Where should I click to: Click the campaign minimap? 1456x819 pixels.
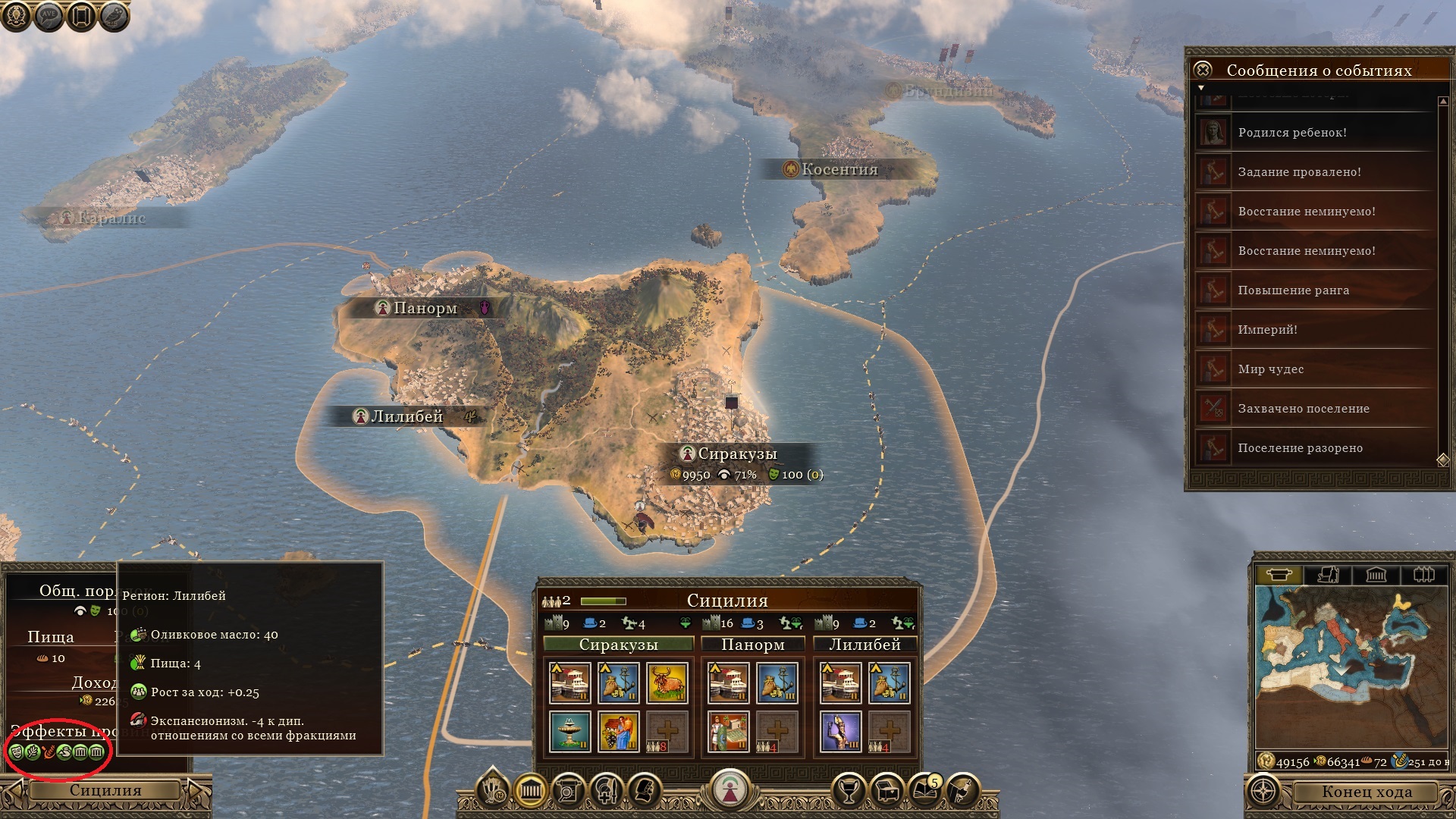(1350, 667)
